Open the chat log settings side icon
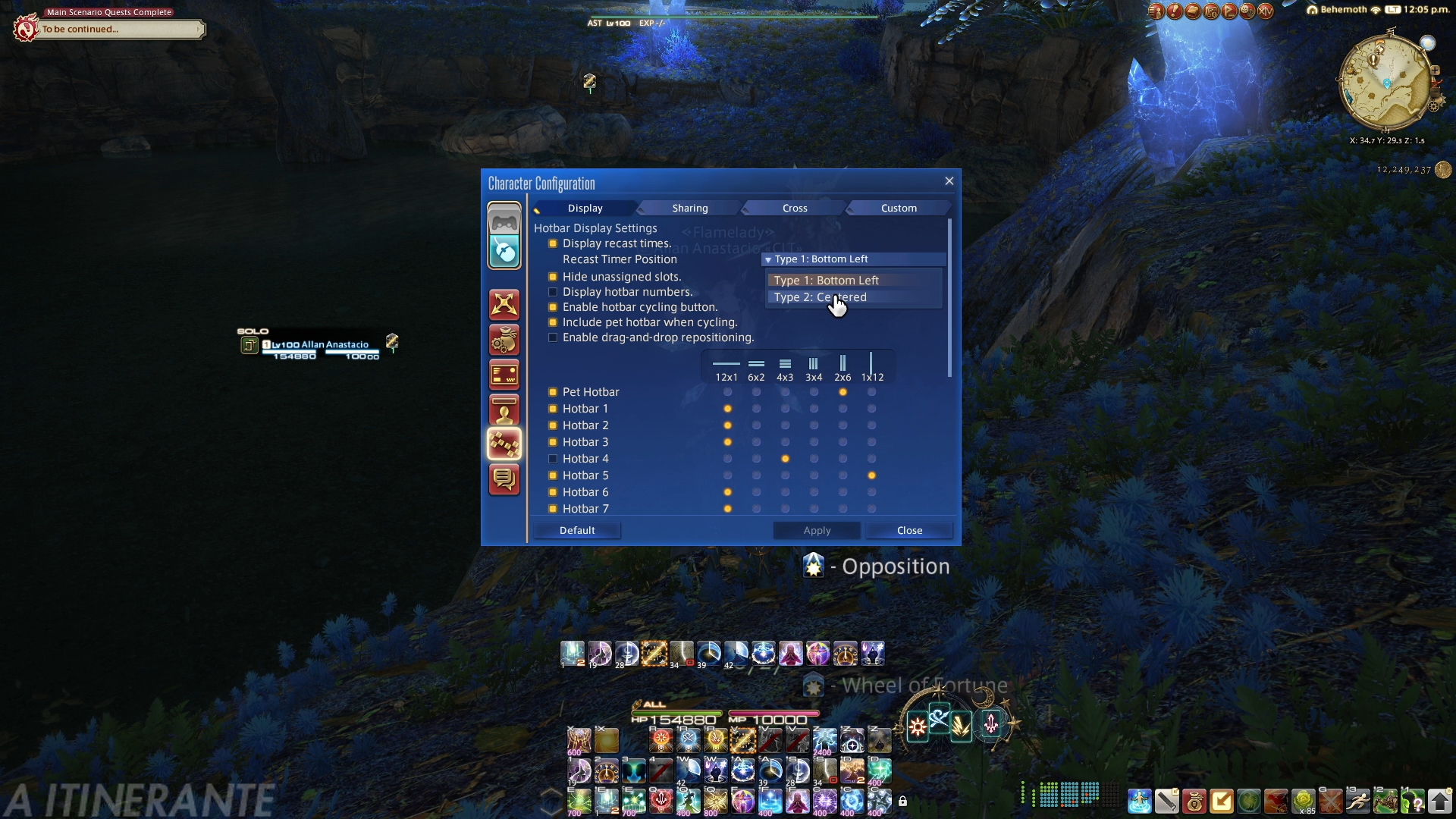 504,479
